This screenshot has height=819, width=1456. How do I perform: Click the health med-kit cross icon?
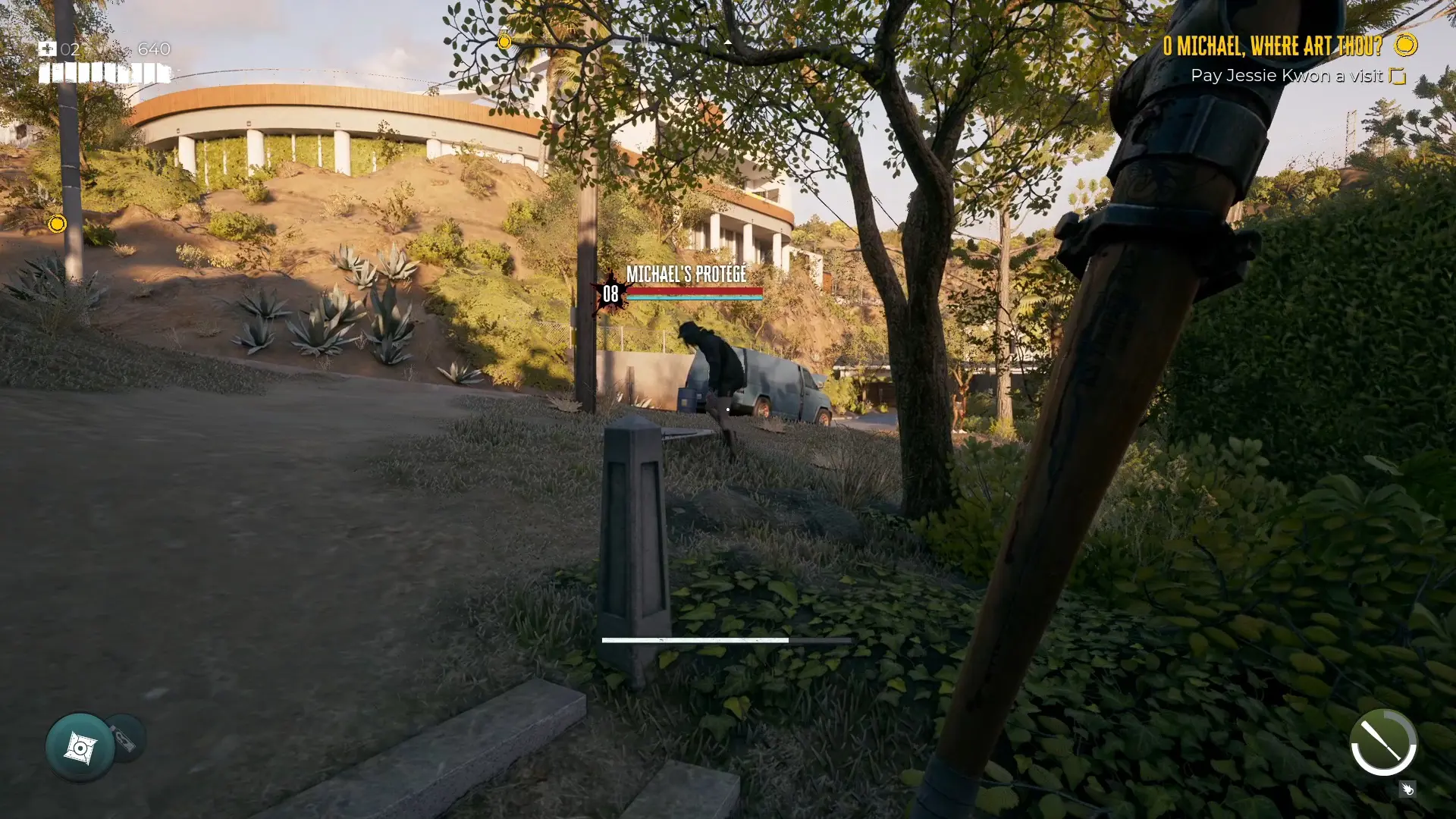click(49, 49)
